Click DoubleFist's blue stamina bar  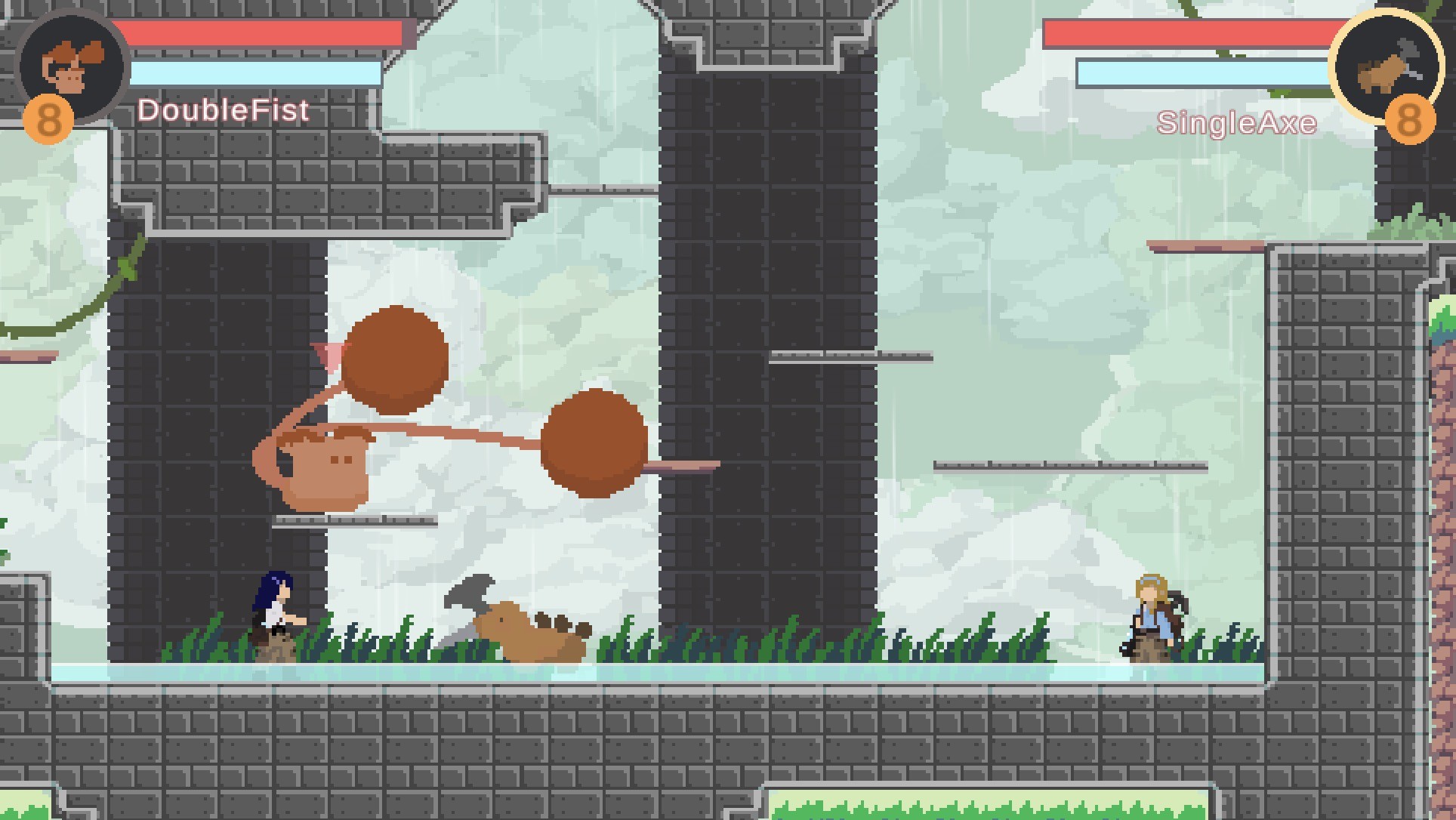pos(257,72)
